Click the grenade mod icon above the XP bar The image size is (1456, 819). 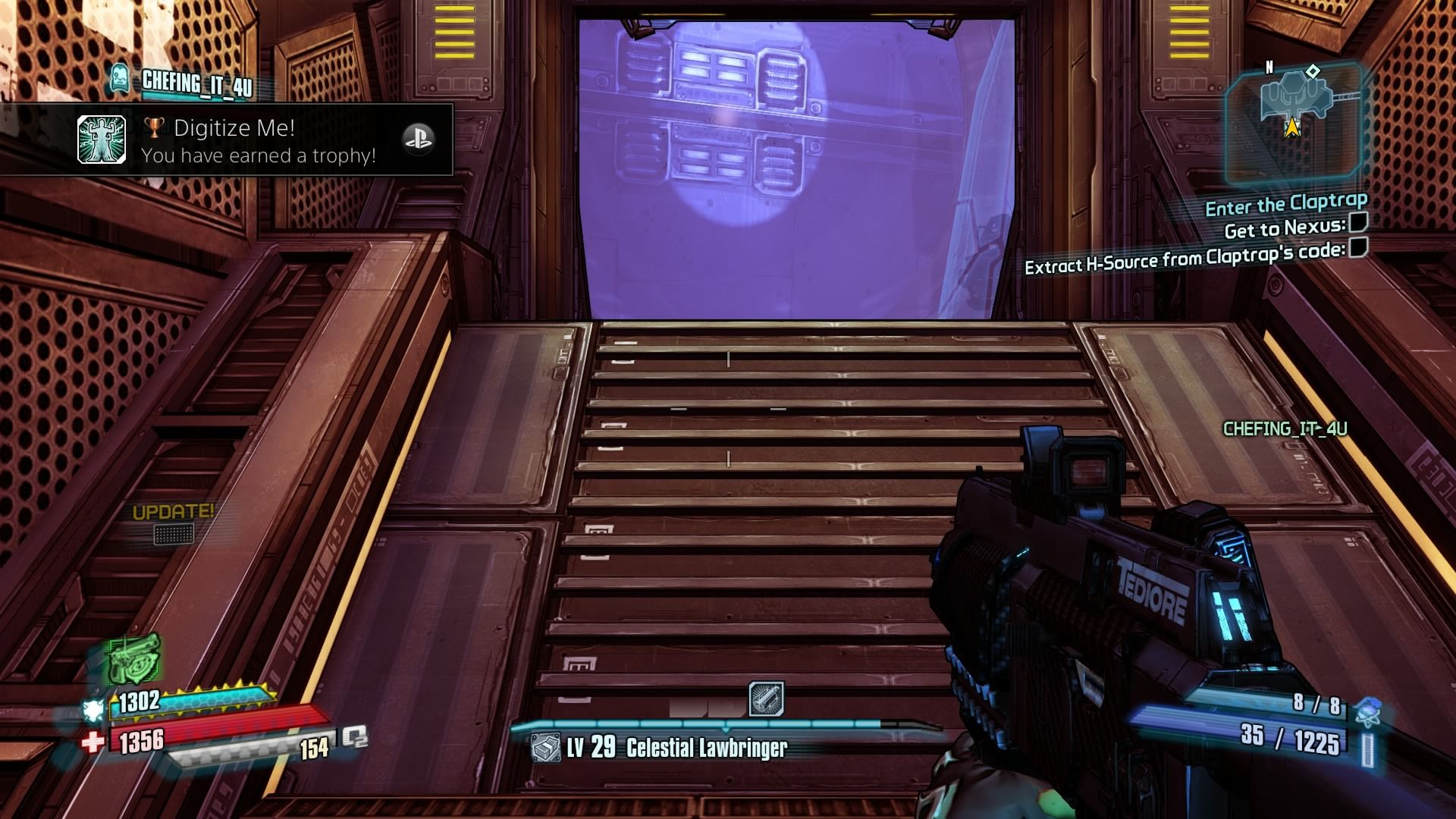pos(766,698)
